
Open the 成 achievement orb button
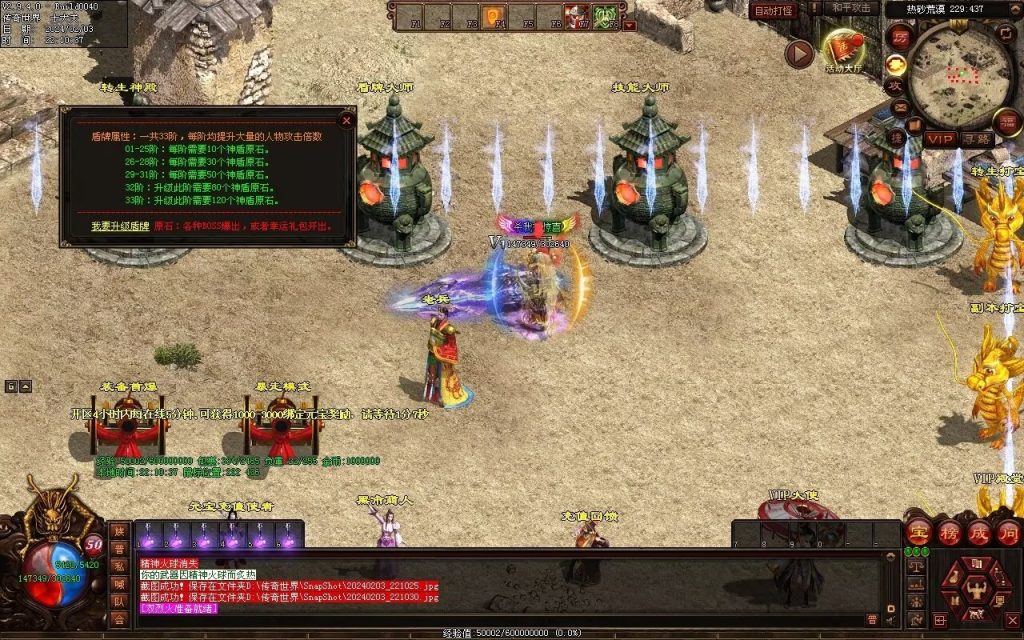click(x=979, y=531)
